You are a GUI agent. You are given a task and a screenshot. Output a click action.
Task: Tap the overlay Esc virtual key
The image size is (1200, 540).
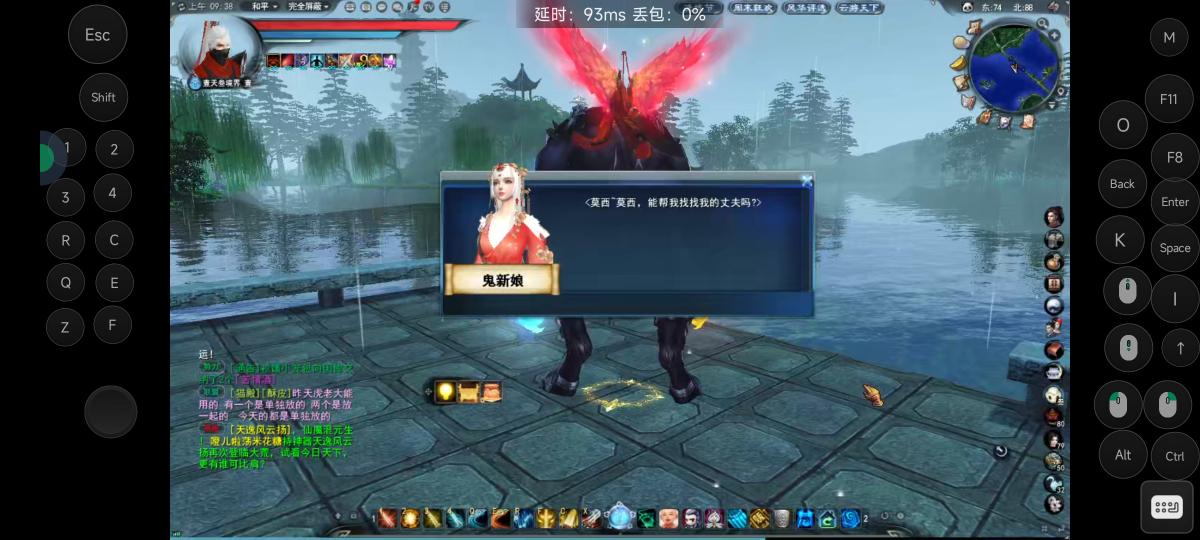[x=97, y=35]
